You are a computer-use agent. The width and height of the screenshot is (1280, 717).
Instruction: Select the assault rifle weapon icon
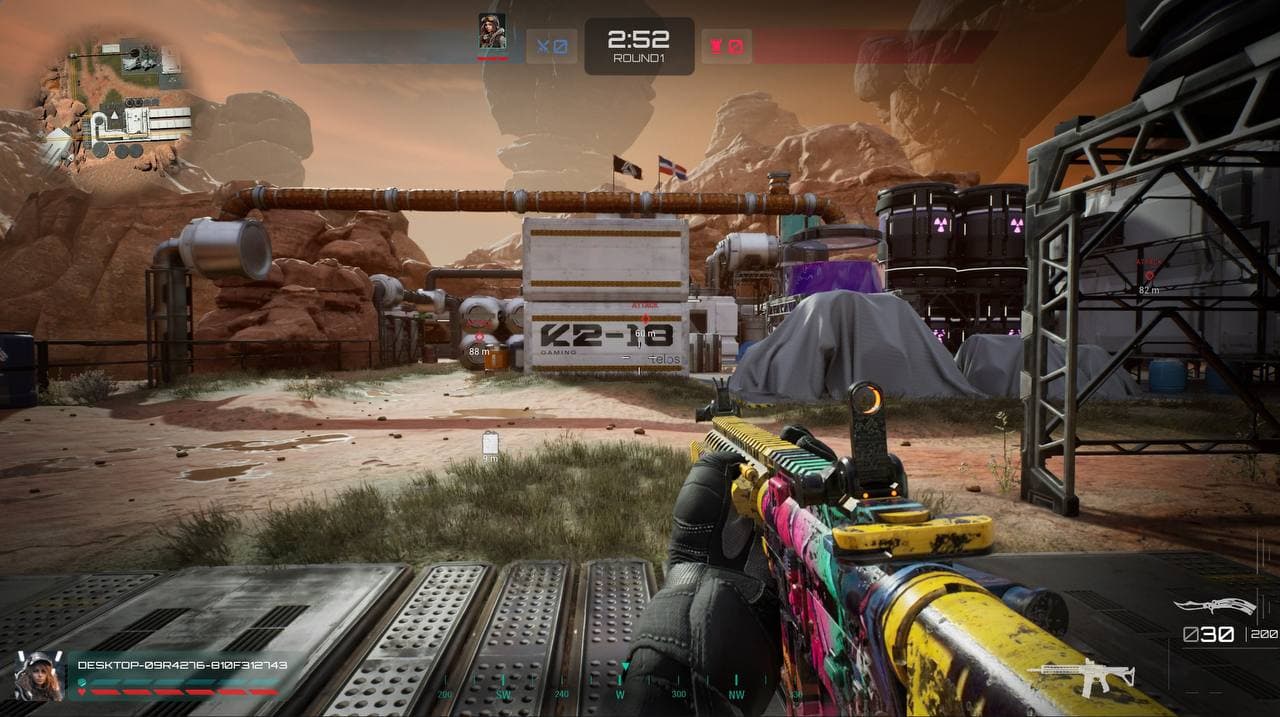(1086, 677)
